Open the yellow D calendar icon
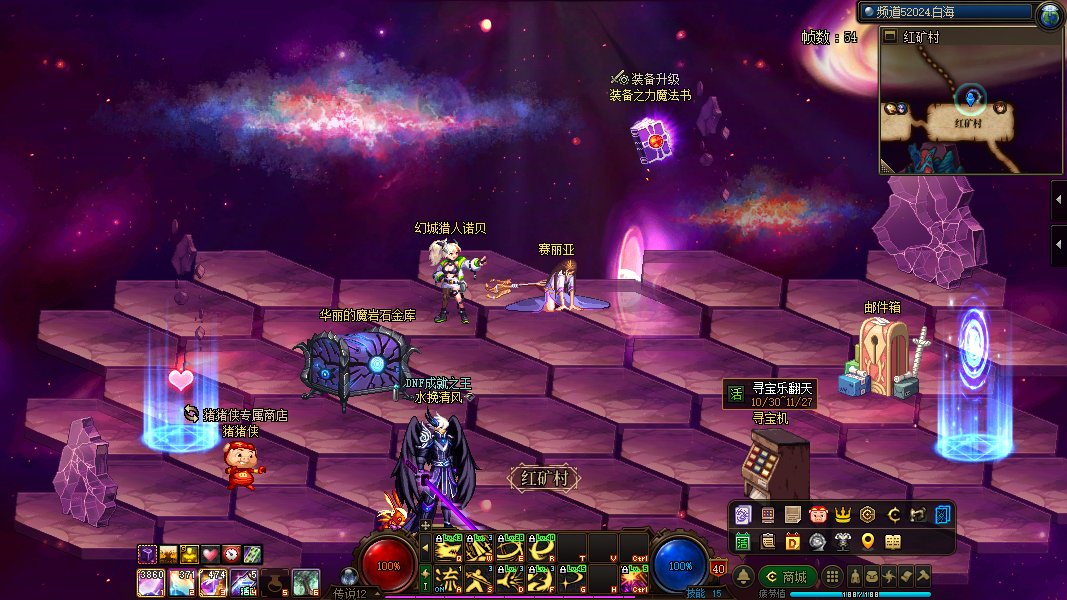 [793, 541]
